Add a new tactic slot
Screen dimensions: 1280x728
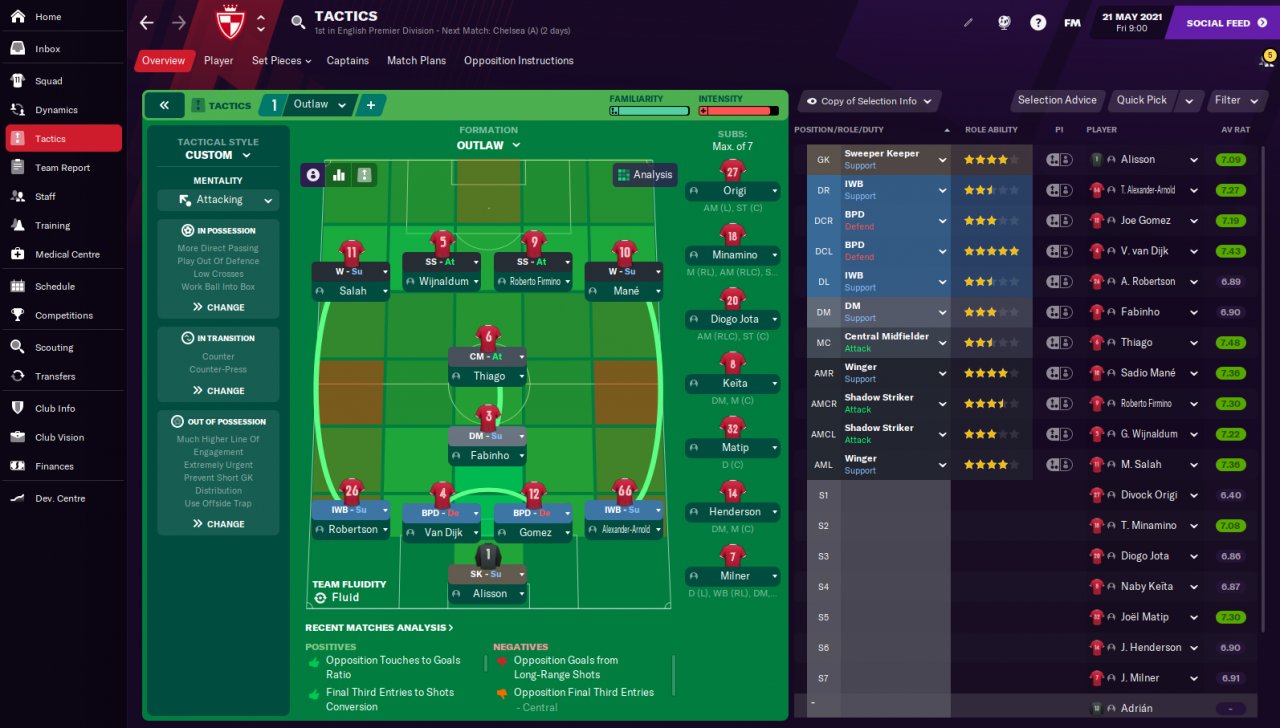tap(370, 105)
